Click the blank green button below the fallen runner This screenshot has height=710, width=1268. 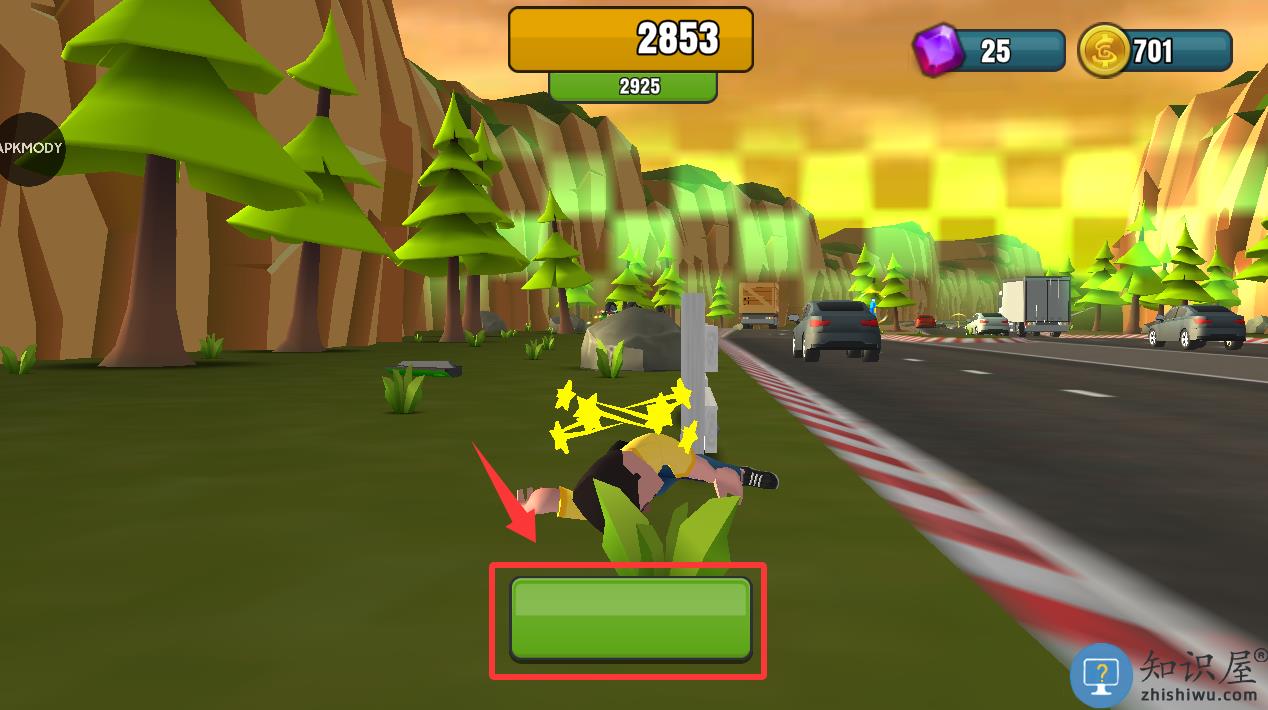point(630,618)
